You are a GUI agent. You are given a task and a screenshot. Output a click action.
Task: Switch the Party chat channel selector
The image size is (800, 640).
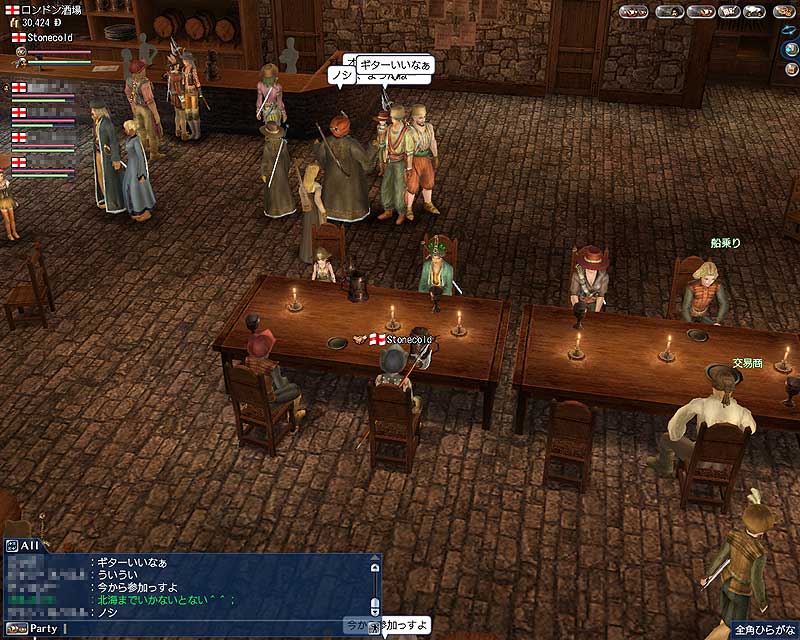[36, 629]
